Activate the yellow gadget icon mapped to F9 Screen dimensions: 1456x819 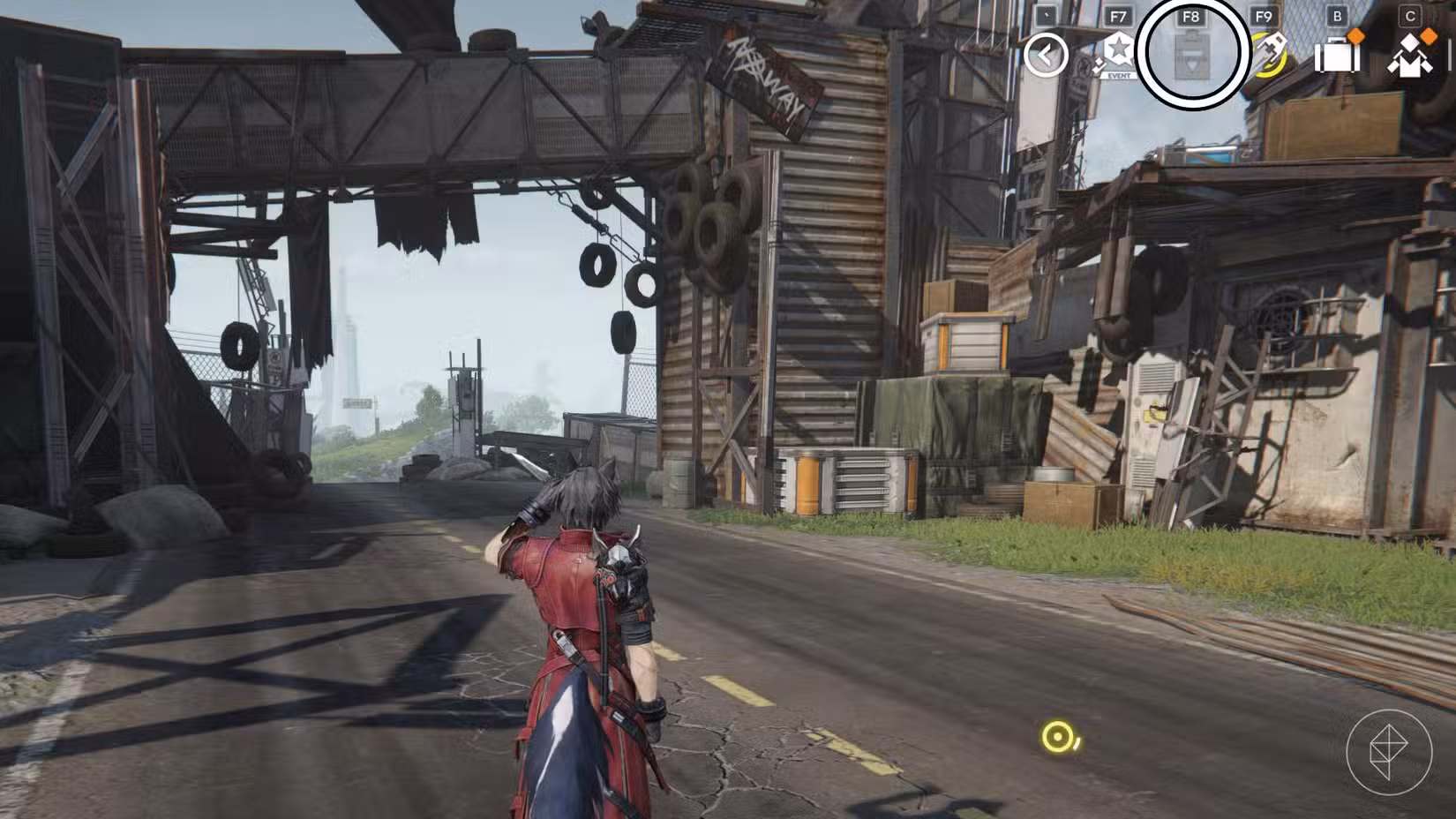point(1271,55)
